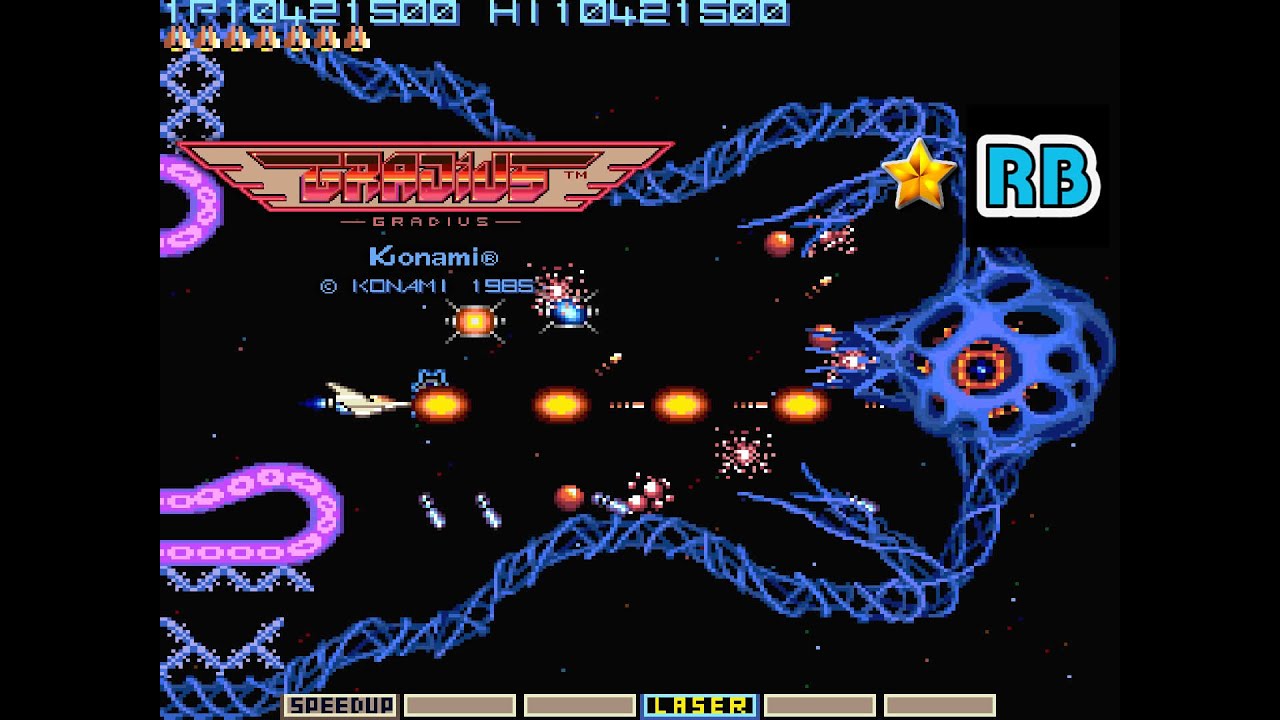Activate the highlighted LASER power-up slot
The width and height of the screenshot is (1280, 720).
[x=699, y=706]
